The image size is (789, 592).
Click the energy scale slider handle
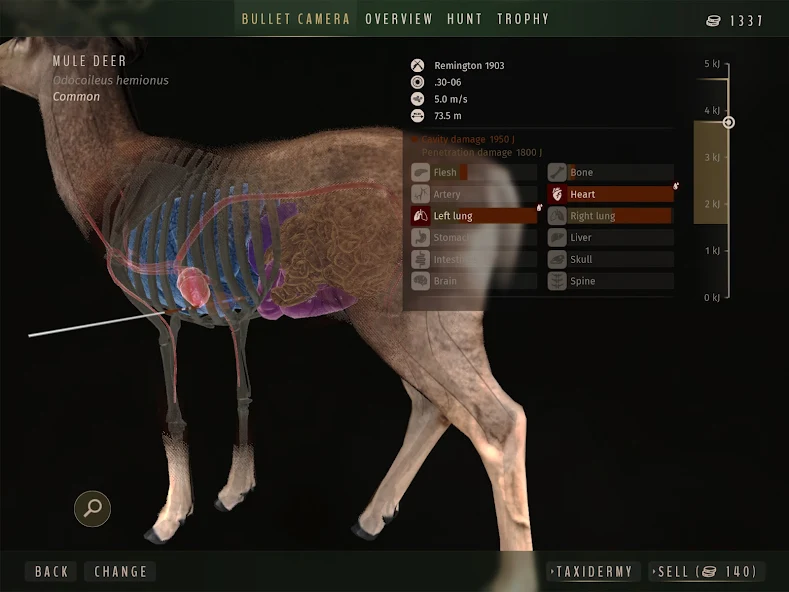coord(729,123)
